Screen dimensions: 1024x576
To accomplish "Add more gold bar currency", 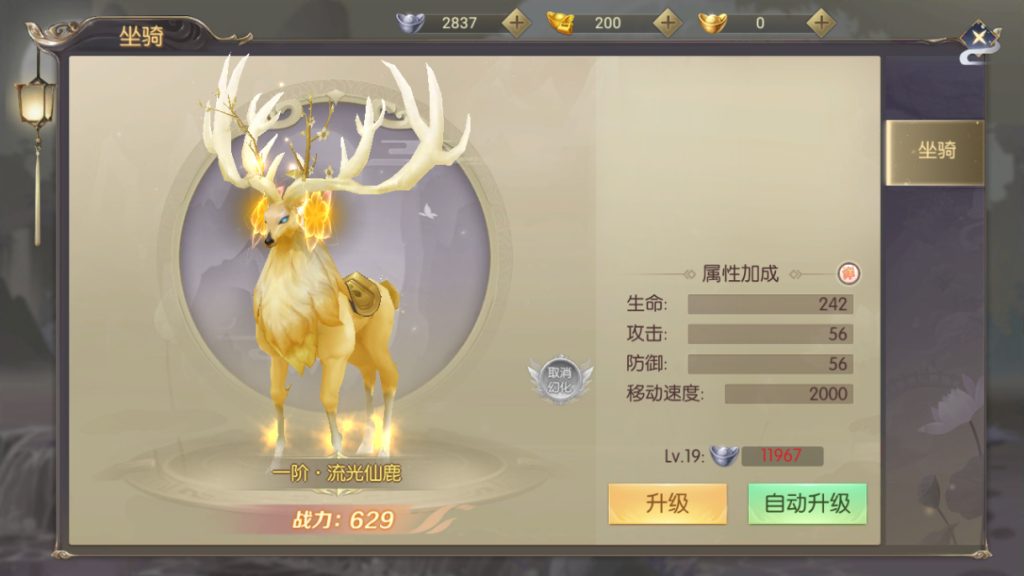I will pos(668,22).
